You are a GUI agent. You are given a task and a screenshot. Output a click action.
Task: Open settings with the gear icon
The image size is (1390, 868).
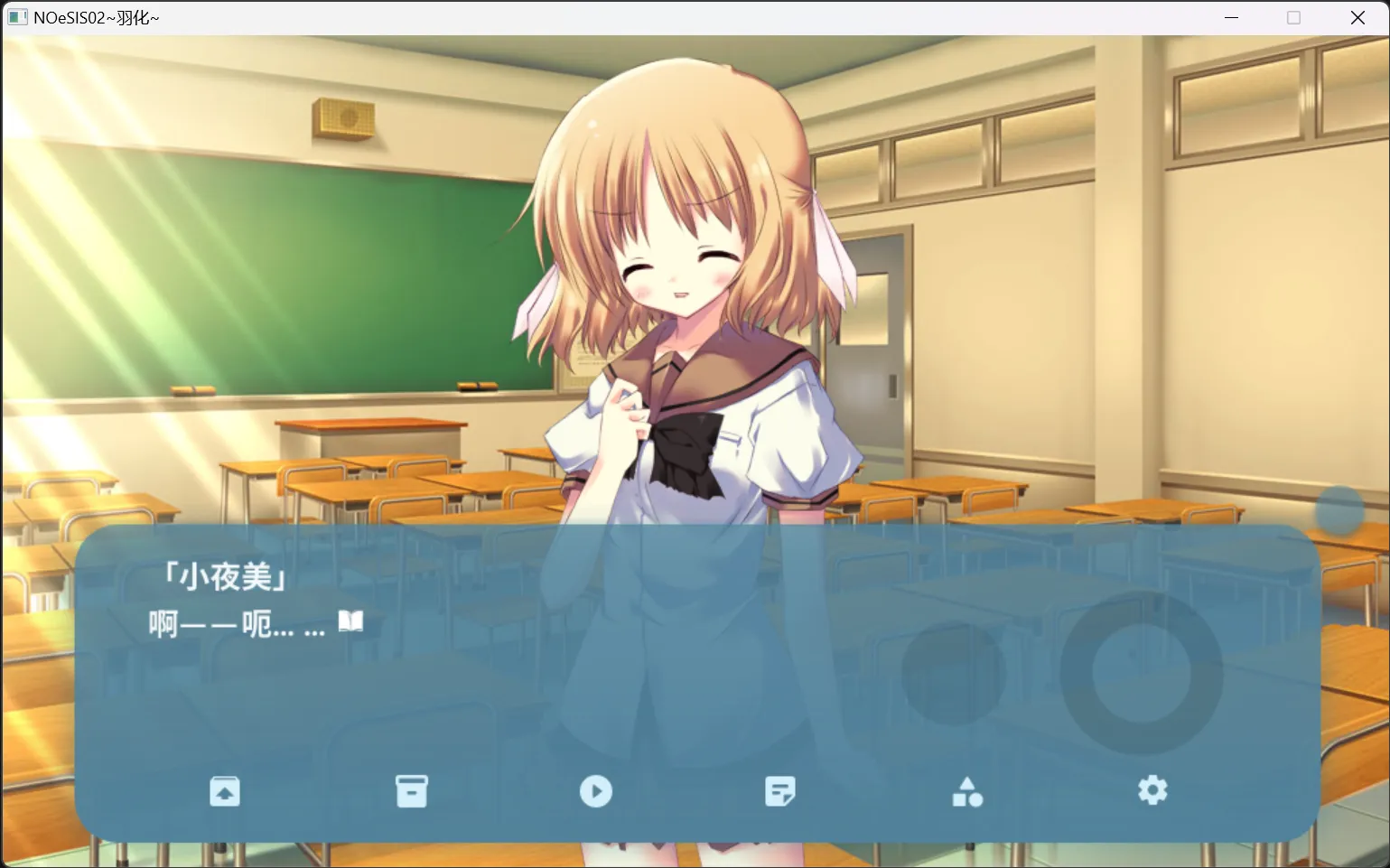point(1152,790)
